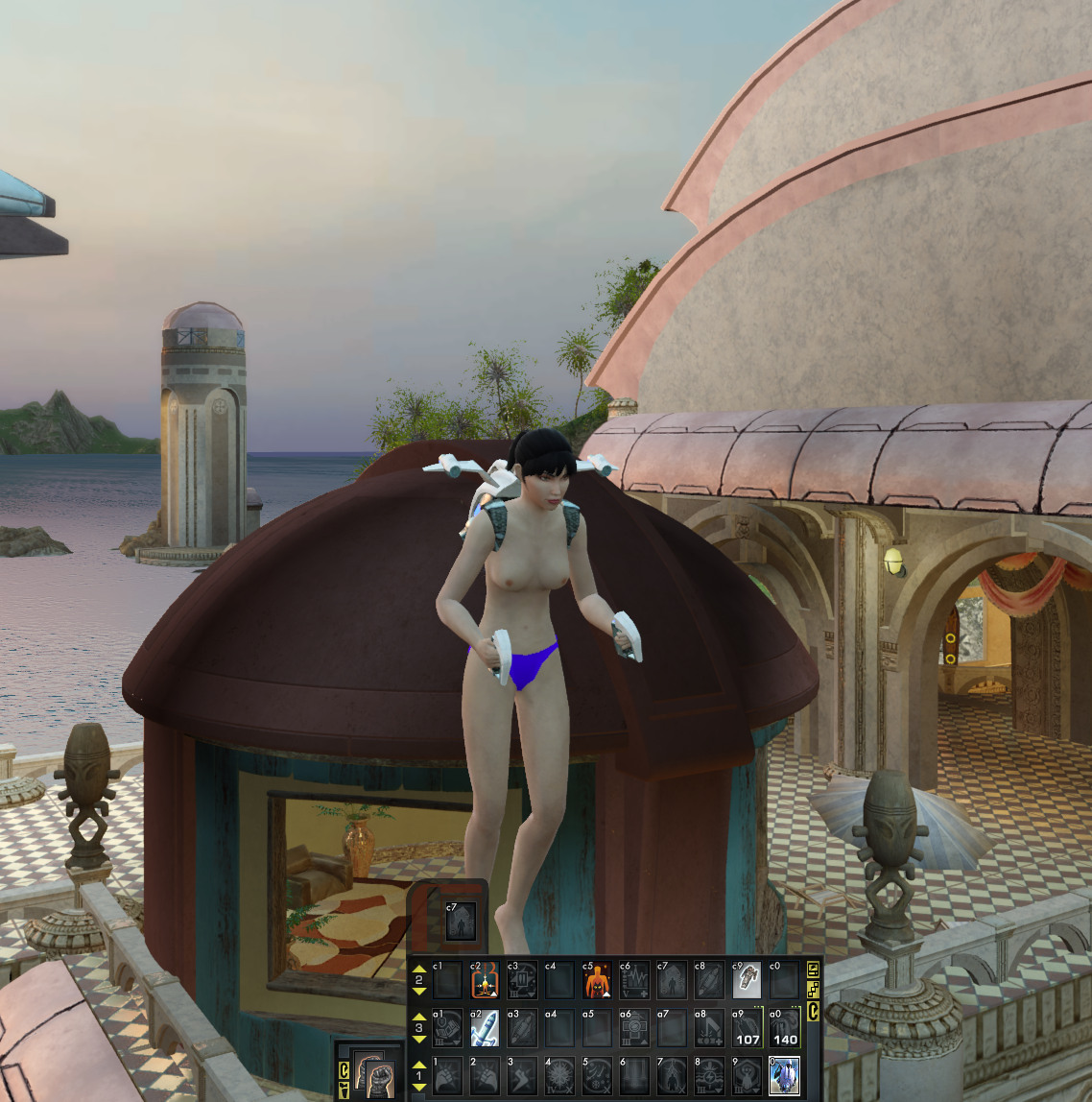Use the orange figure ability in slot c5
Viewport: 1092px width, 1102px height.
point(597,981)
